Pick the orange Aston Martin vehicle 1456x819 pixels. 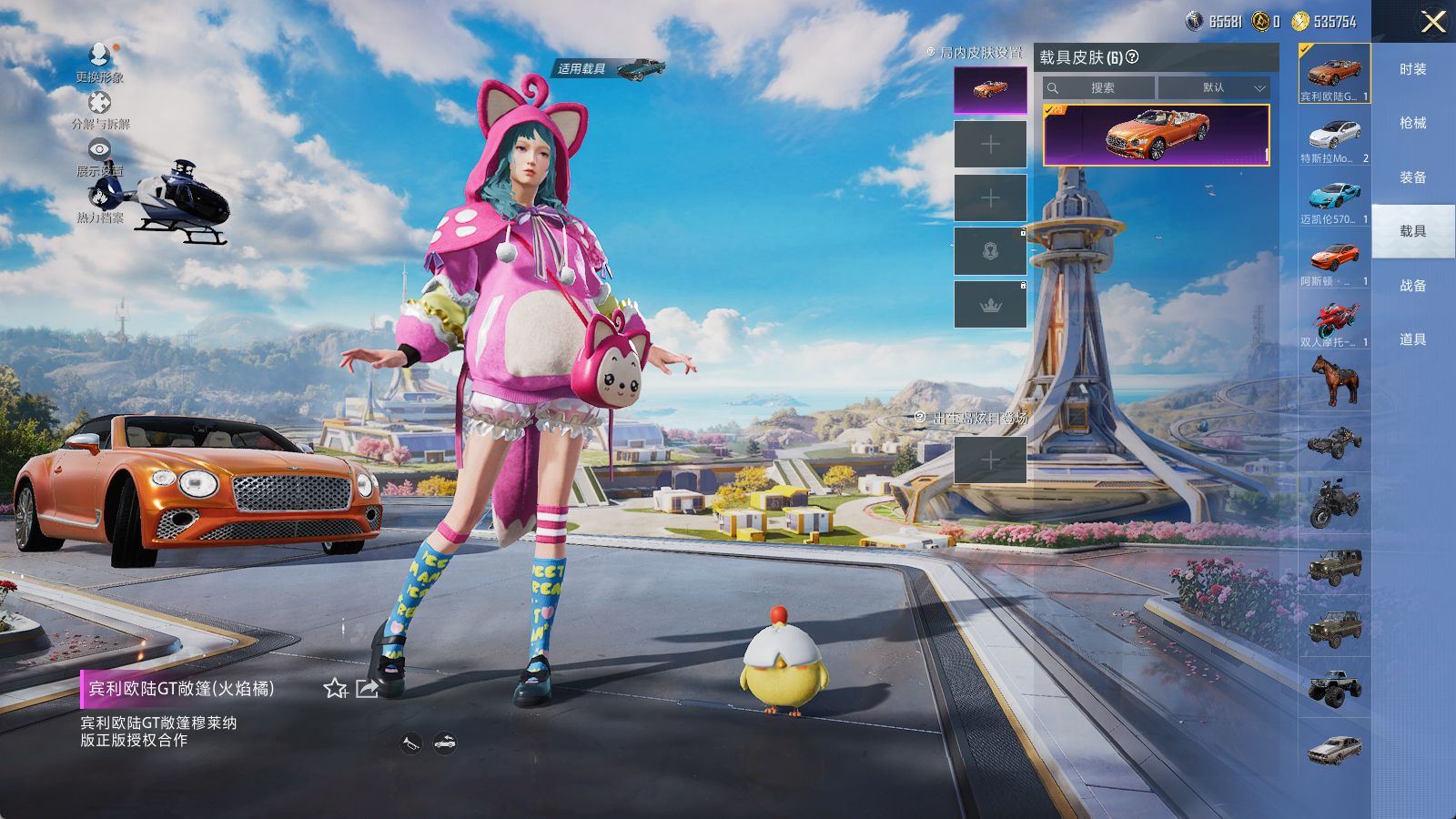point(1334,262)
